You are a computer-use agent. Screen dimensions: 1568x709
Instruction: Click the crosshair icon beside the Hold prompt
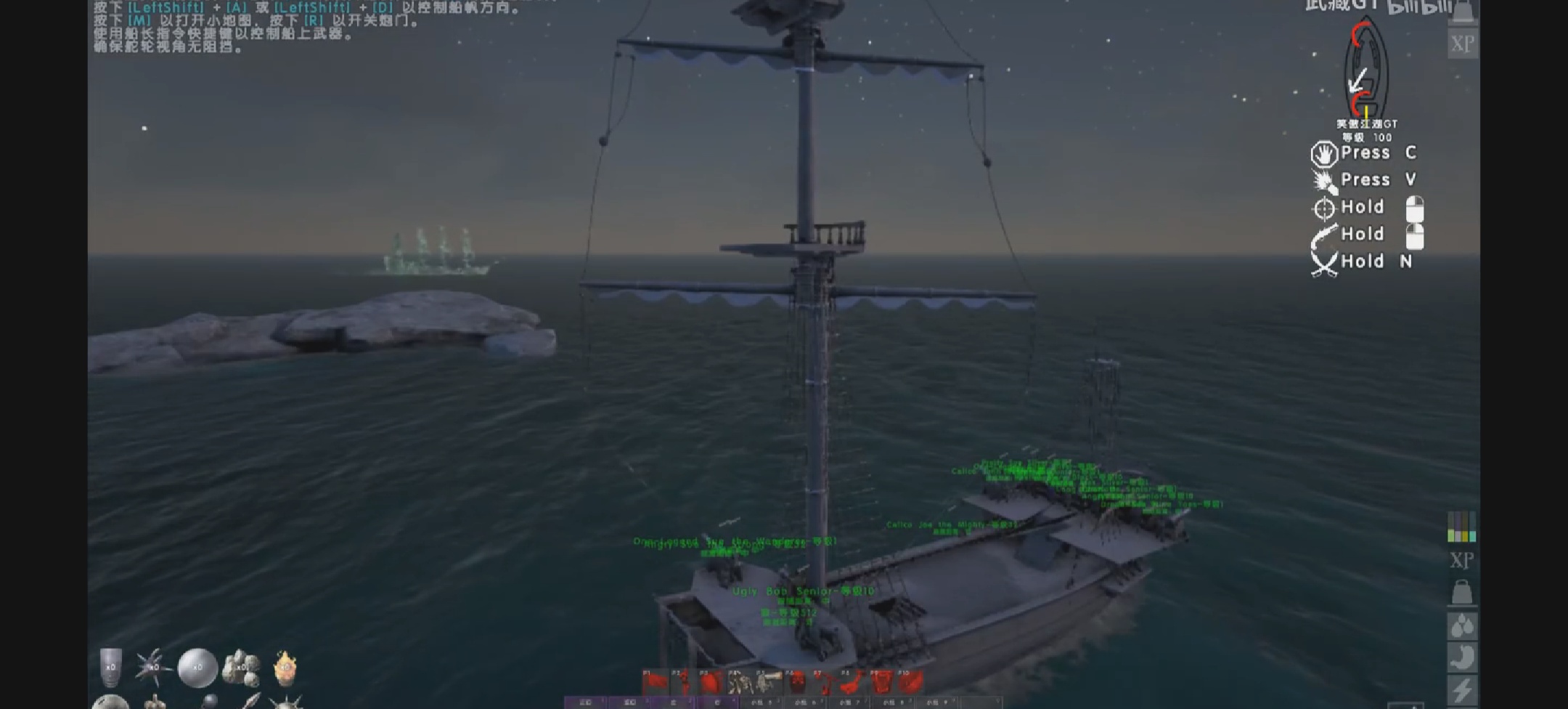point(1325,207)
